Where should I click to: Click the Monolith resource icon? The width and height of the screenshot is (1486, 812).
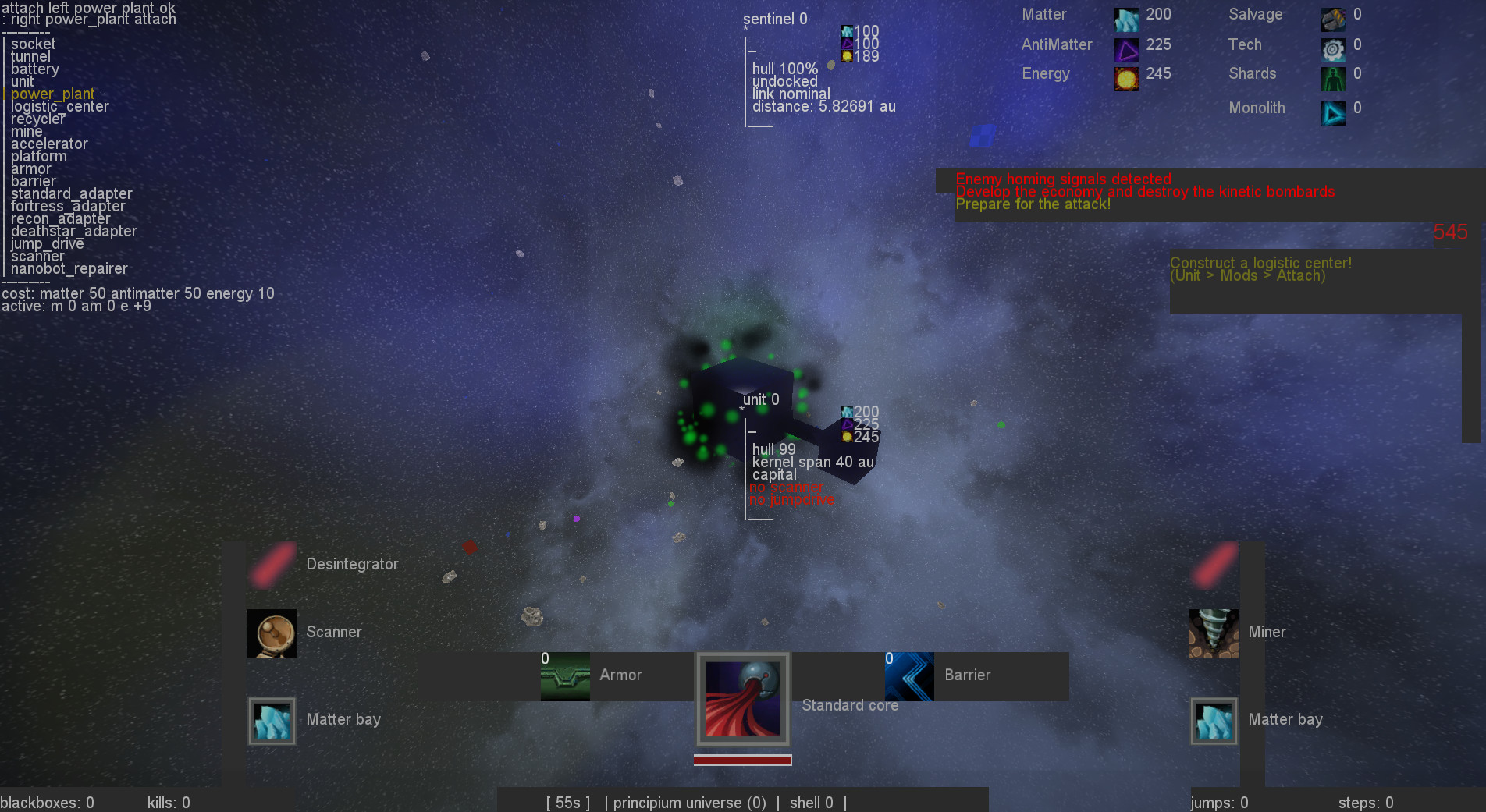[1332, 112]
